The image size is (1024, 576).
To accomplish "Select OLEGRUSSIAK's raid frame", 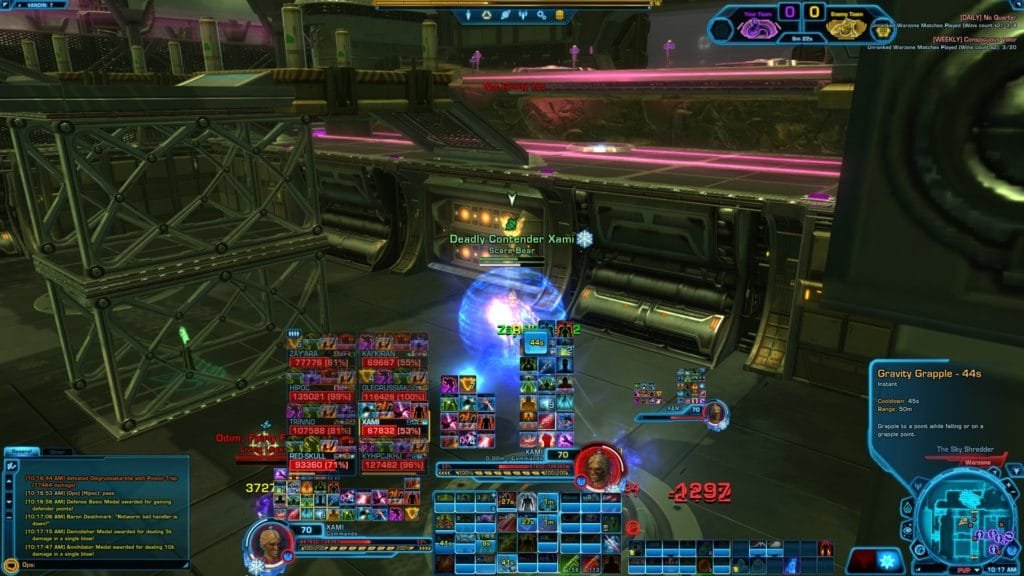I will 393,395.
